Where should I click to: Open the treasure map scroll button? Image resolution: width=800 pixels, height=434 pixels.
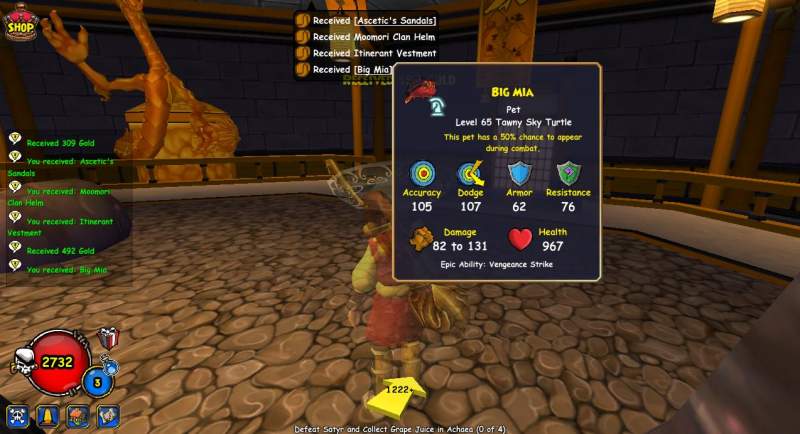coord(108,416)
